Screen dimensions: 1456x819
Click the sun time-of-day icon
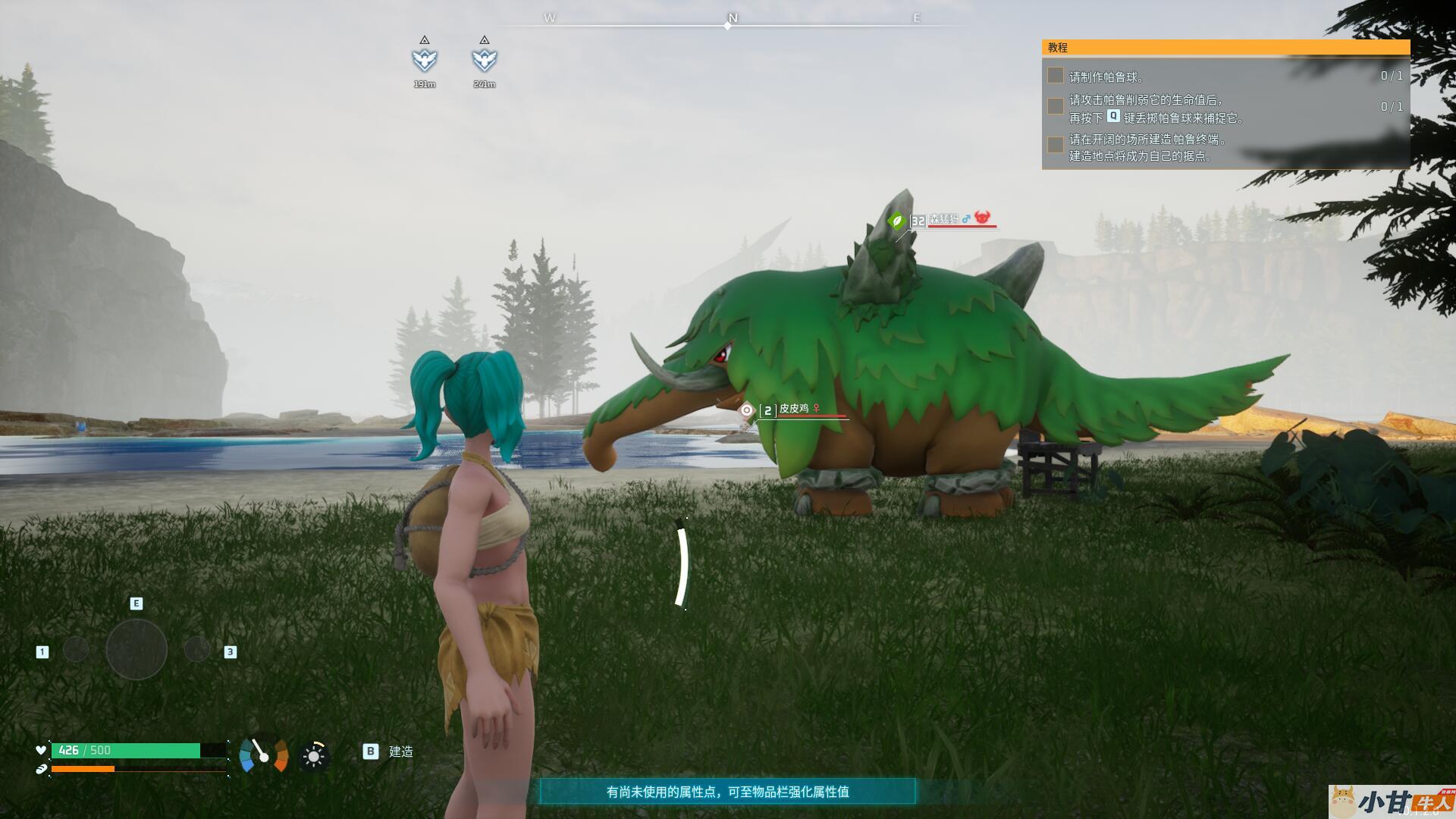coord(314,756)
